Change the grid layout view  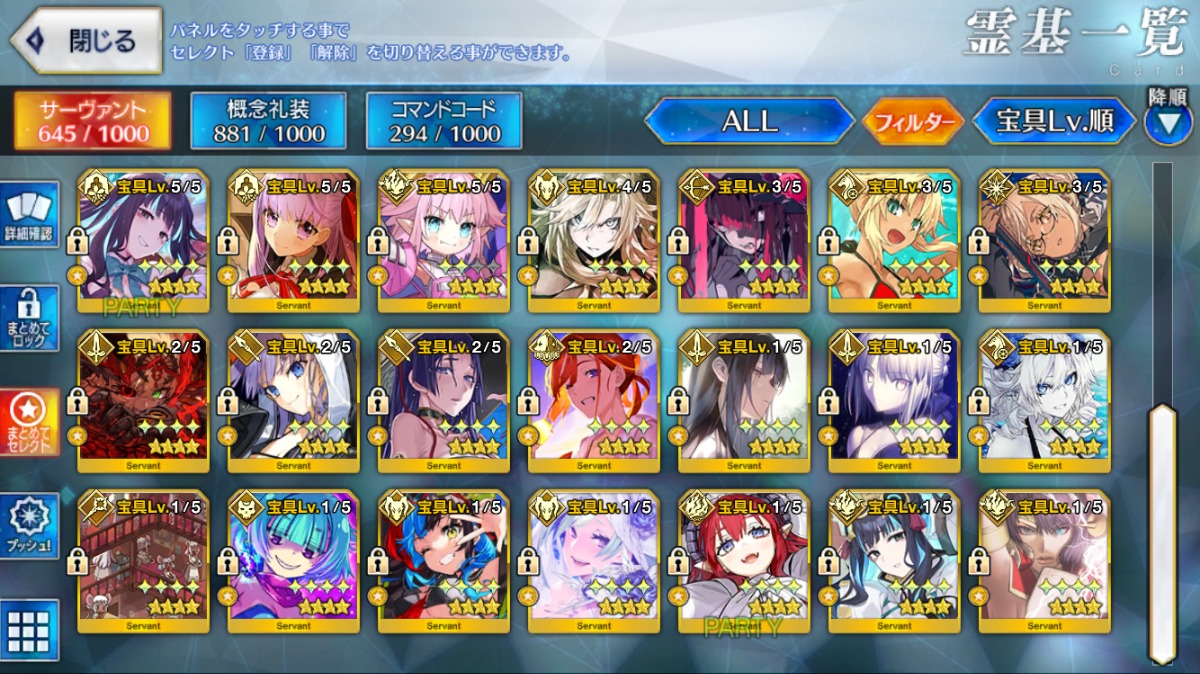click(30, 630)
